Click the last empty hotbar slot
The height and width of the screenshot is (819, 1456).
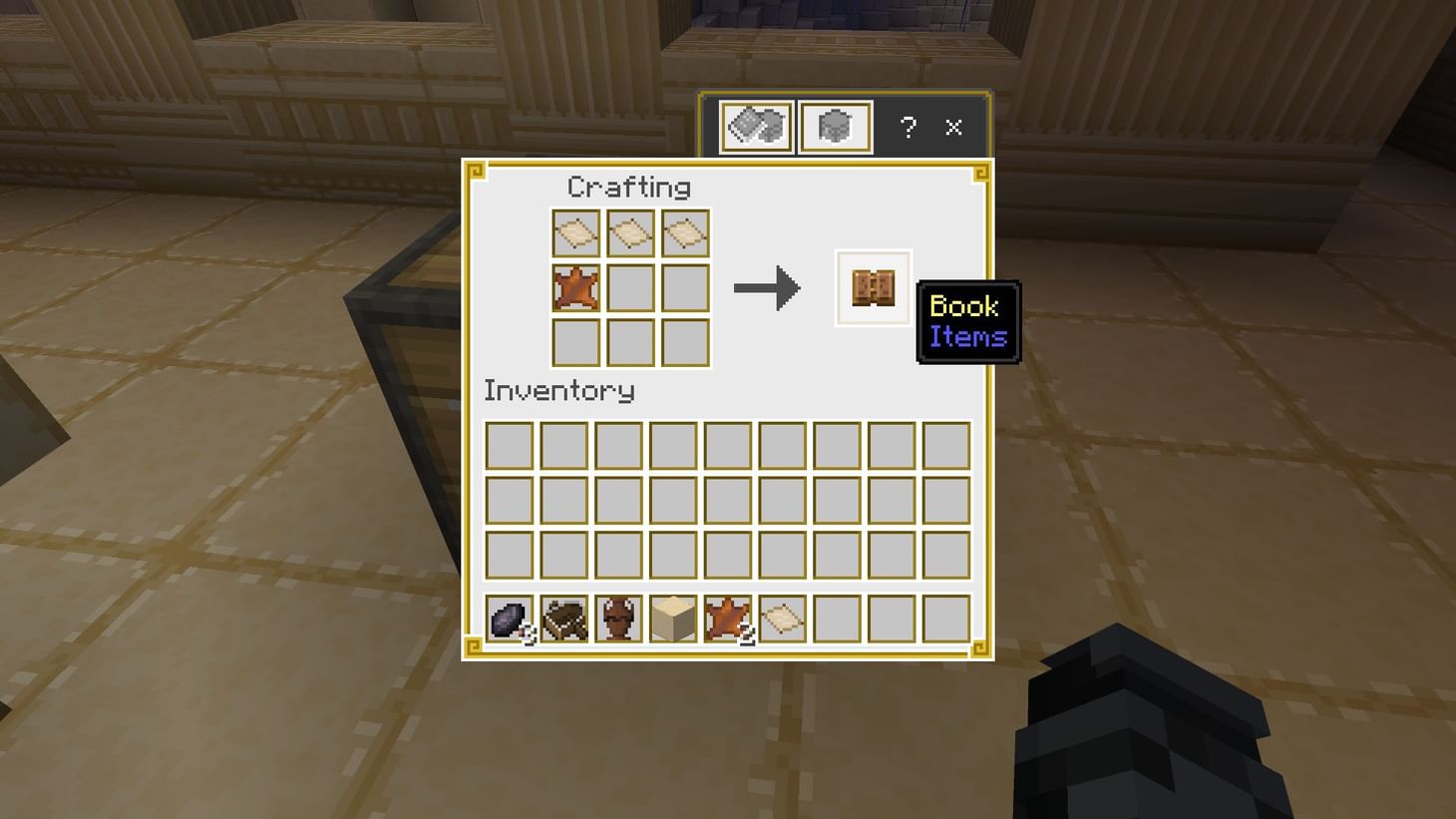(x=945, y=618)
